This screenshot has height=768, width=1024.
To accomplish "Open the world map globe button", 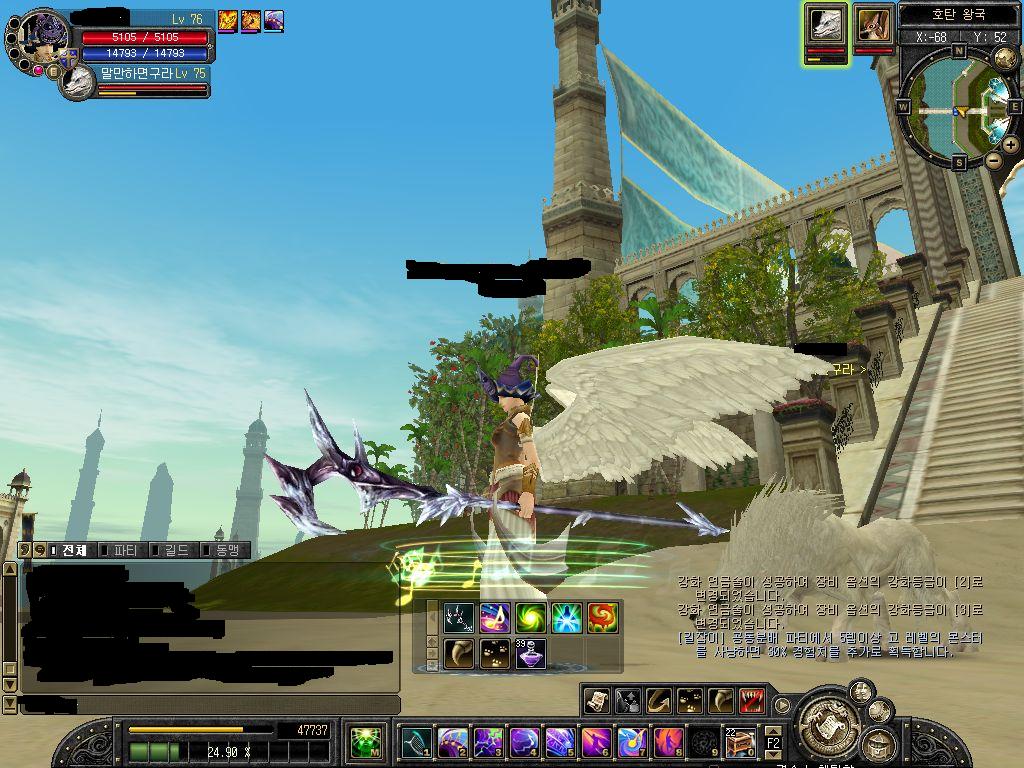I will 1005,59.
